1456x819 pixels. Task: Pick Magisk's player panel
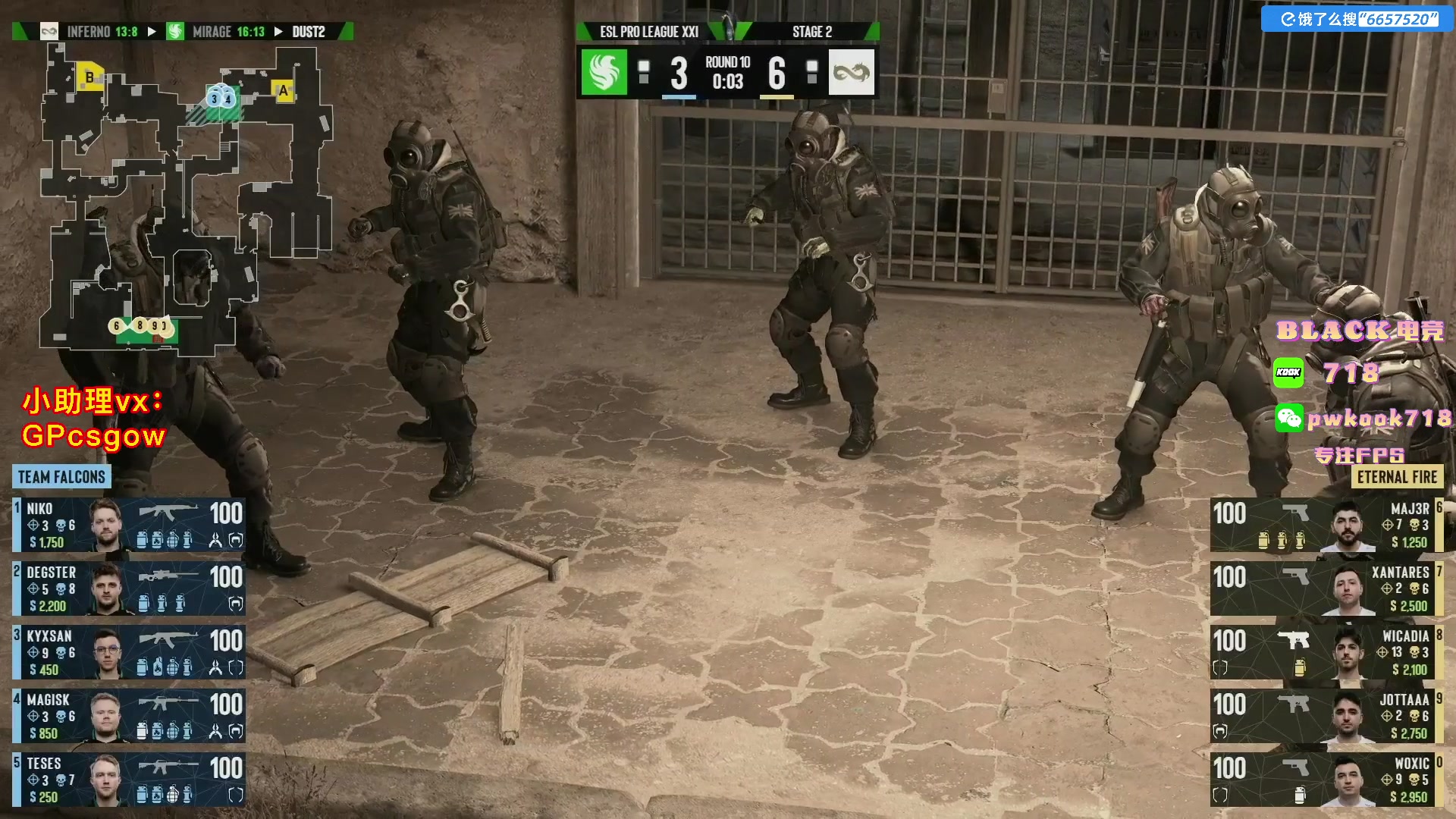click(129, 716)
